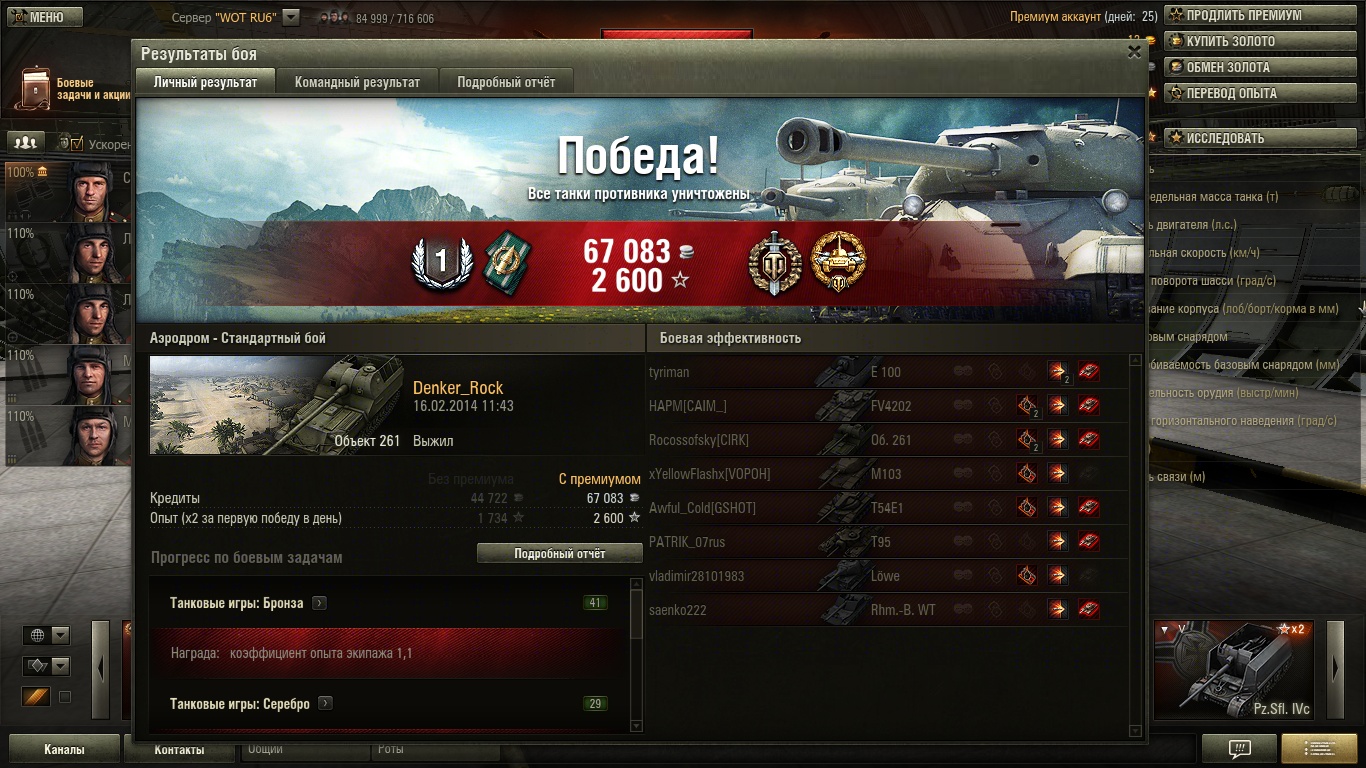Expand Танковые игры: Серебро task
The width and height of the screenshot is (1366, 768).
click(325, 703)
